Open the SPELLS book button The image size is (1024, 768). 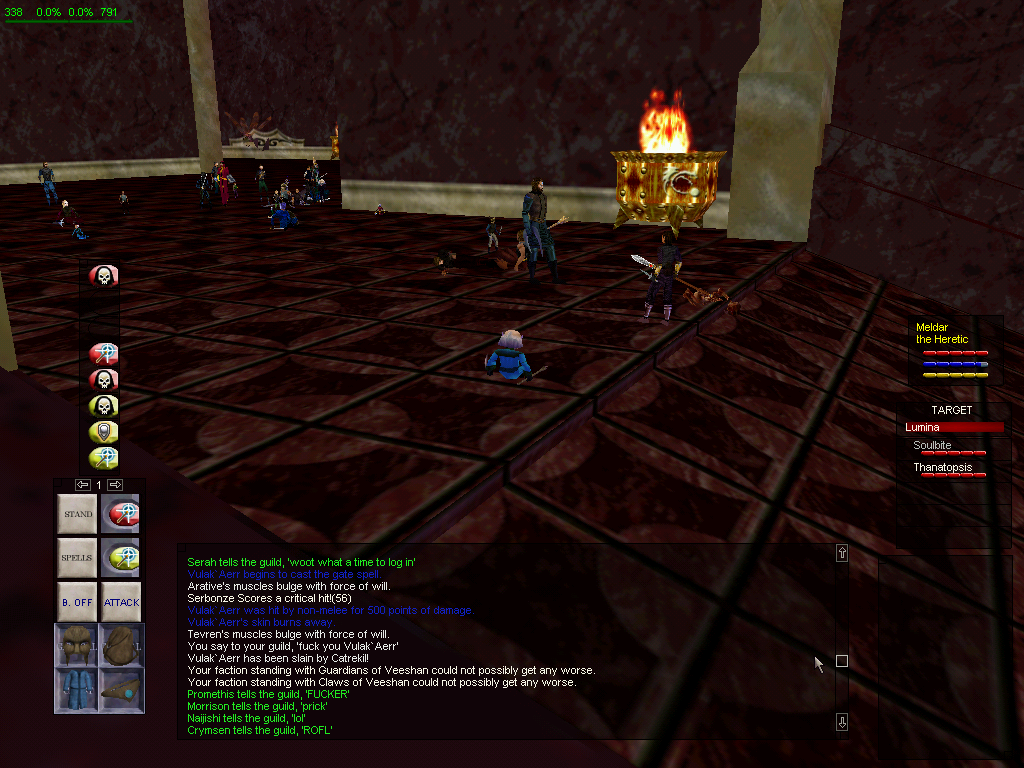point(77,558)
